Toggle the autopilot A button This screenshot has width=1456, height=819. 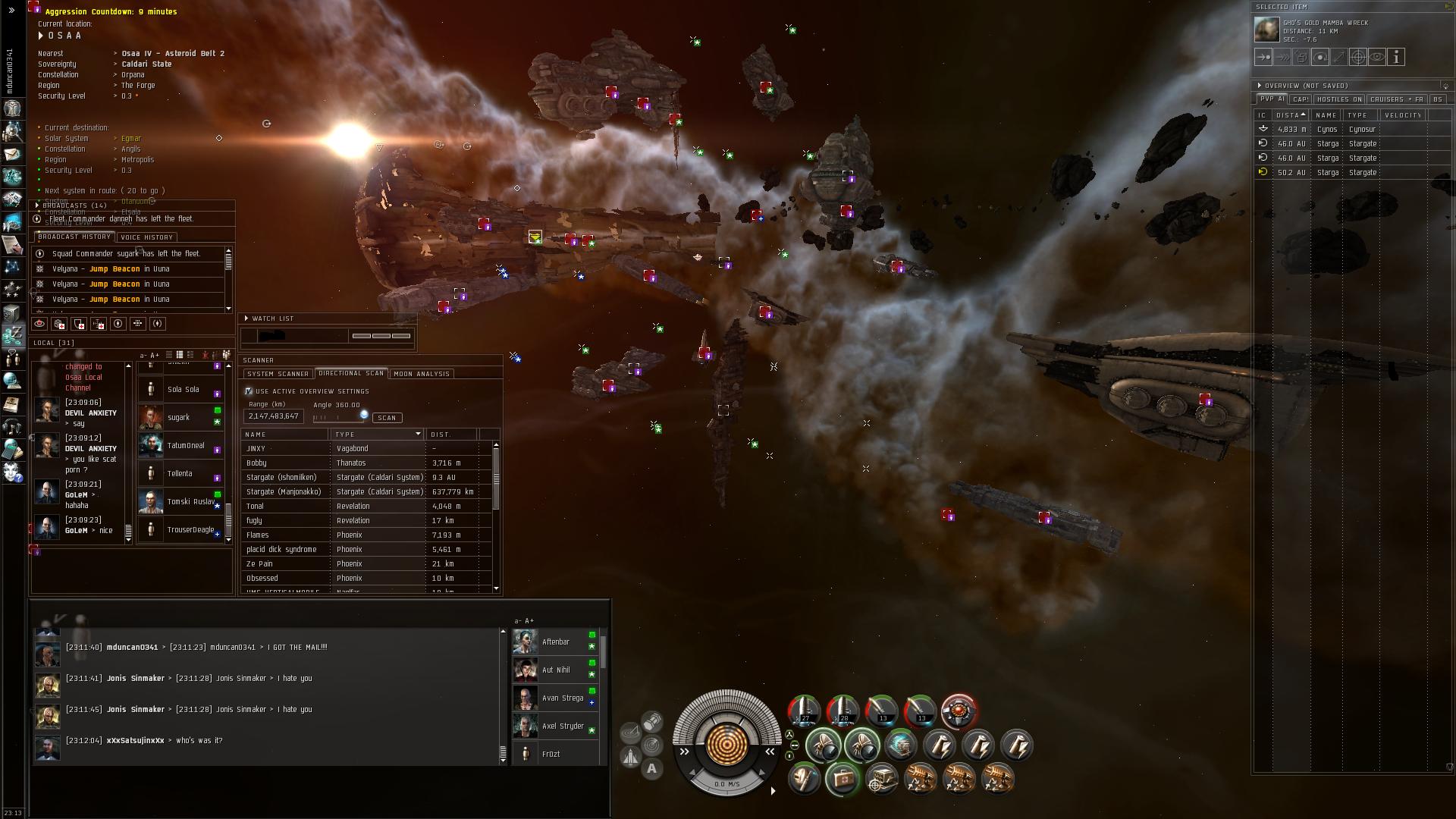tap(651, 769)
